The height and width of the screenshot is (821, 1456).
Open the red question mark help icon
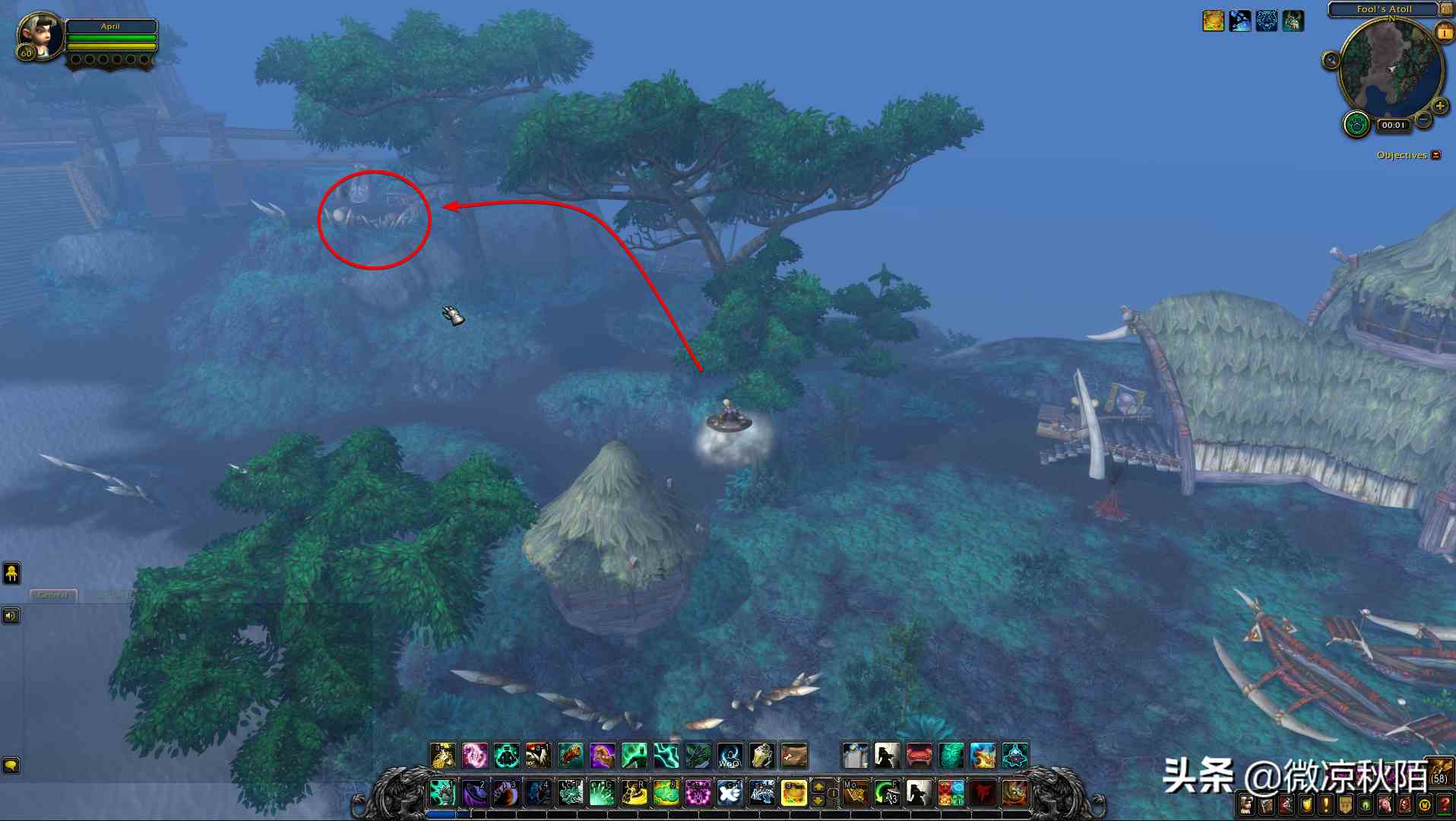pyautogui.click(x=1445, y=805)
